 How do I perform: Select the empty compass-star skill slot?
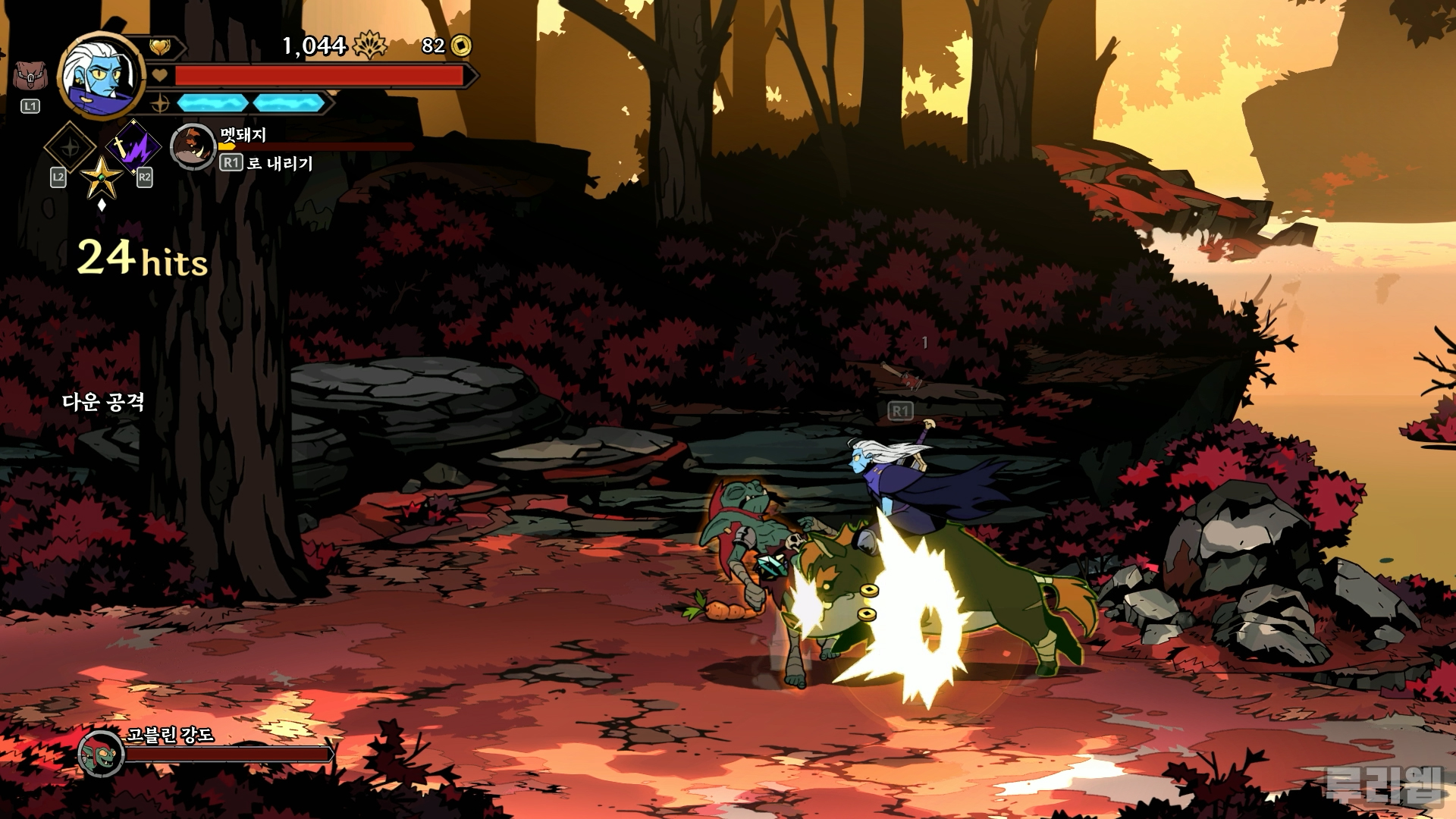point(71,147)
